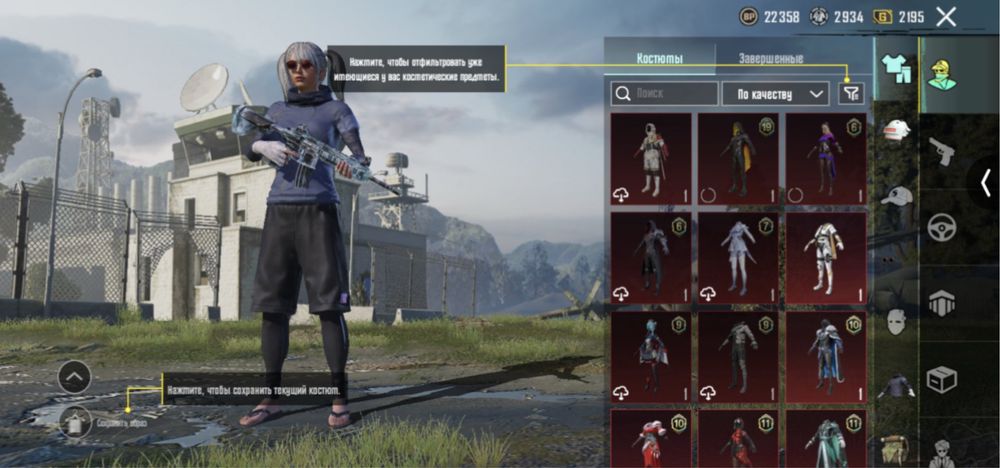
Task: Toggle the owned-items filter funnel button
Action: (x=850, y=93)
